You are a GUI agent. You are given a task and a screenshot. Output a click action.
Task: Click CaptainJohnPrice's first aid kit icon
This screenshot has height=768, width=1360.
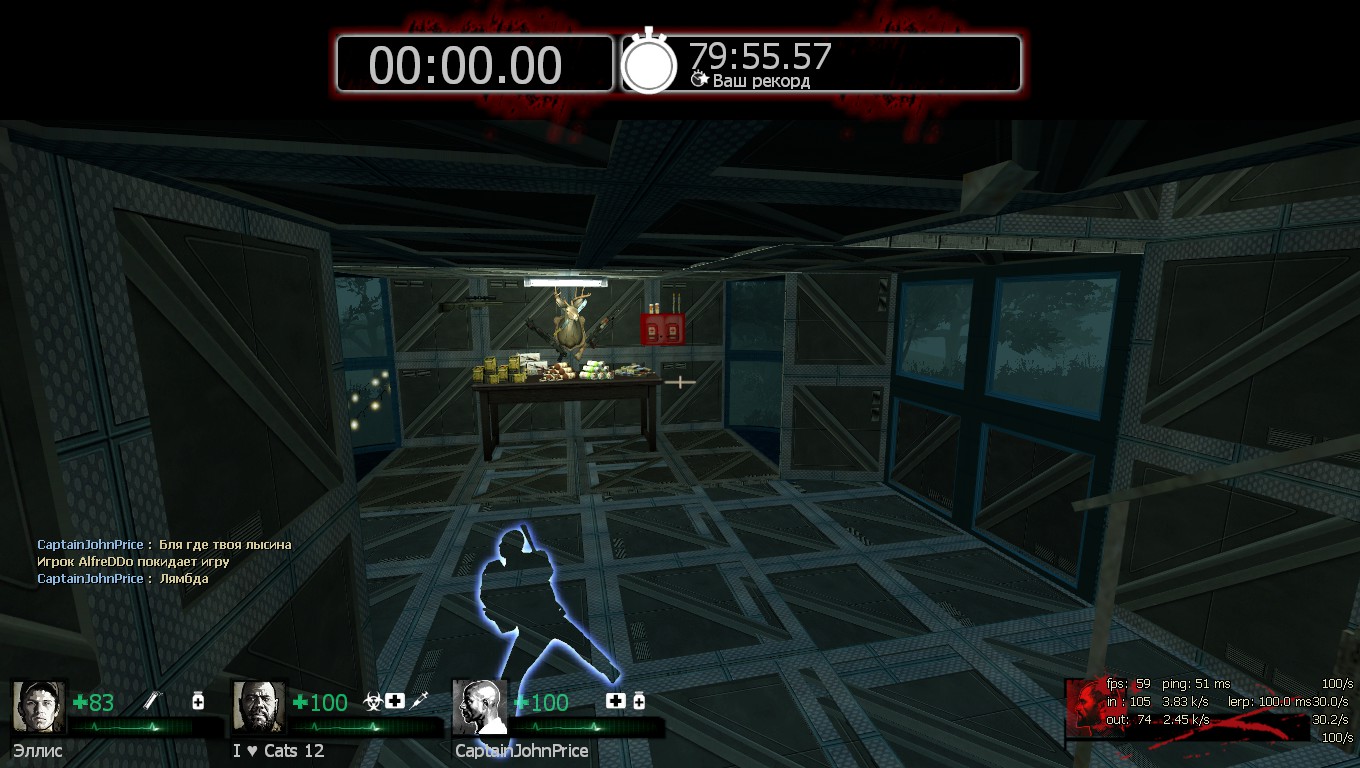point(615,701)
